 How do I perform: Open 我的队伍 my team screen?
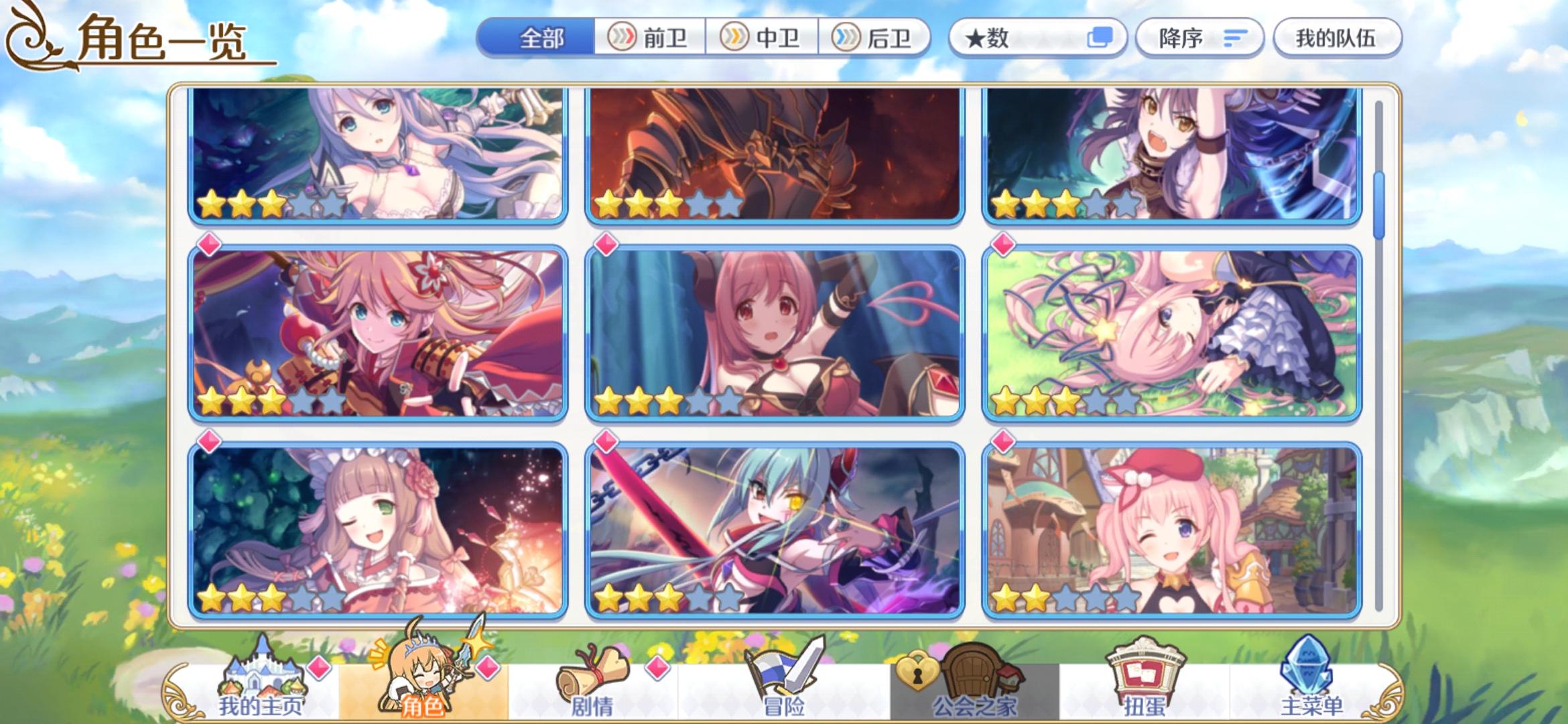[1337, 38]
